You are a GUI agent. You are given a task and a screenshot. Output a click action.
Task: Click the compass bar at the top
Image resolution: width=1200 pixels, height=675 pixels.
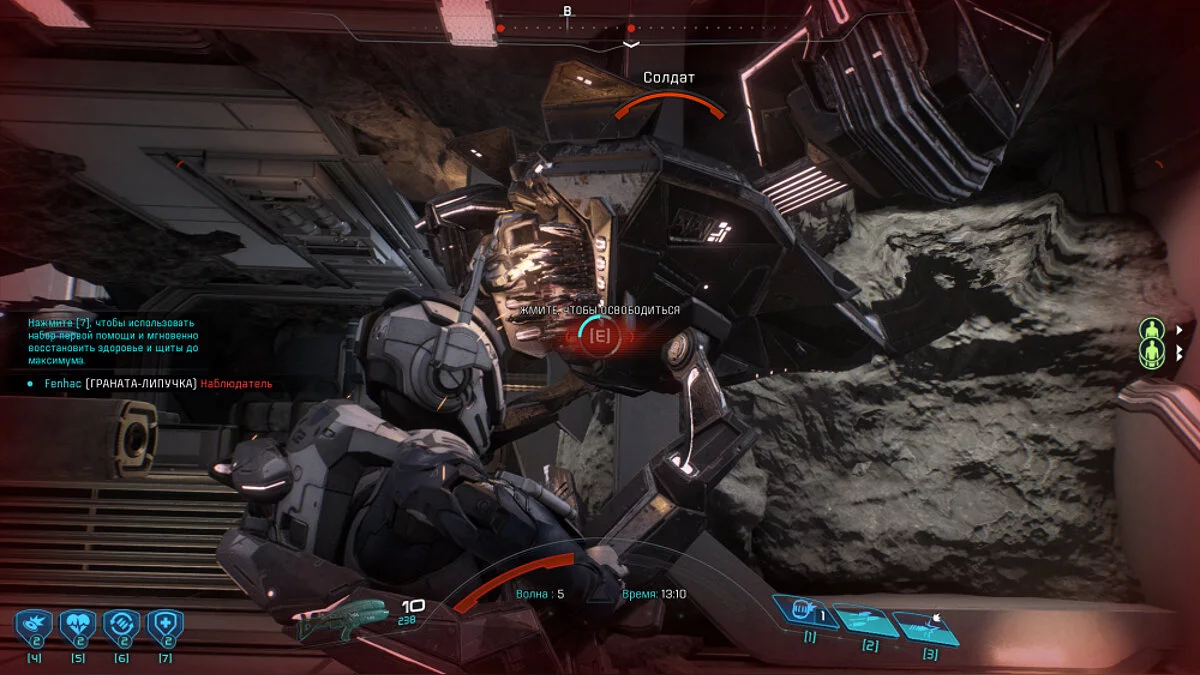[x=567, y=28]
